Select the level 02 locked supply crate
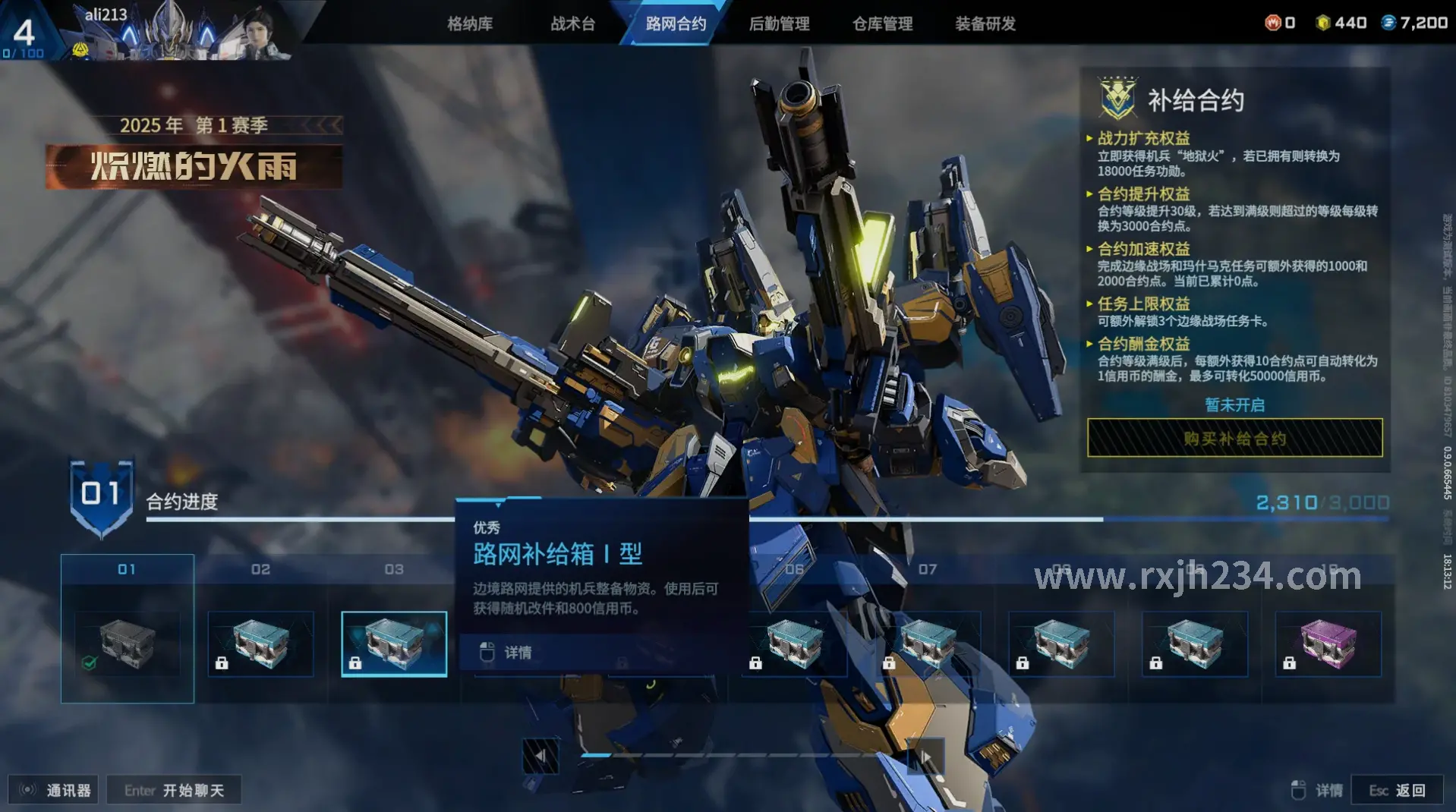The image size is (1456, 812). click(x=260, y=644)
